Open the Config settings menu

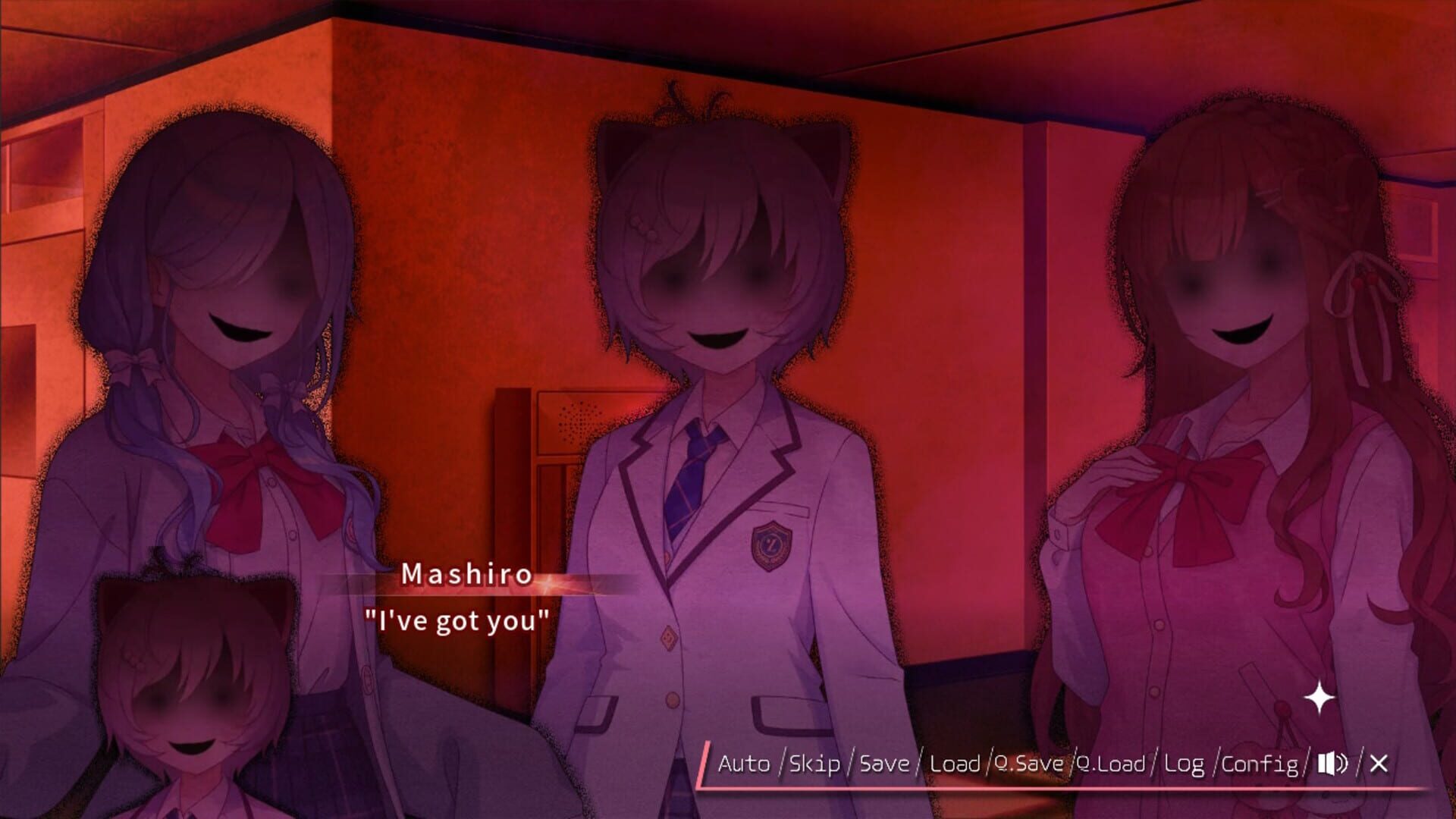(x=1261, y=766)
